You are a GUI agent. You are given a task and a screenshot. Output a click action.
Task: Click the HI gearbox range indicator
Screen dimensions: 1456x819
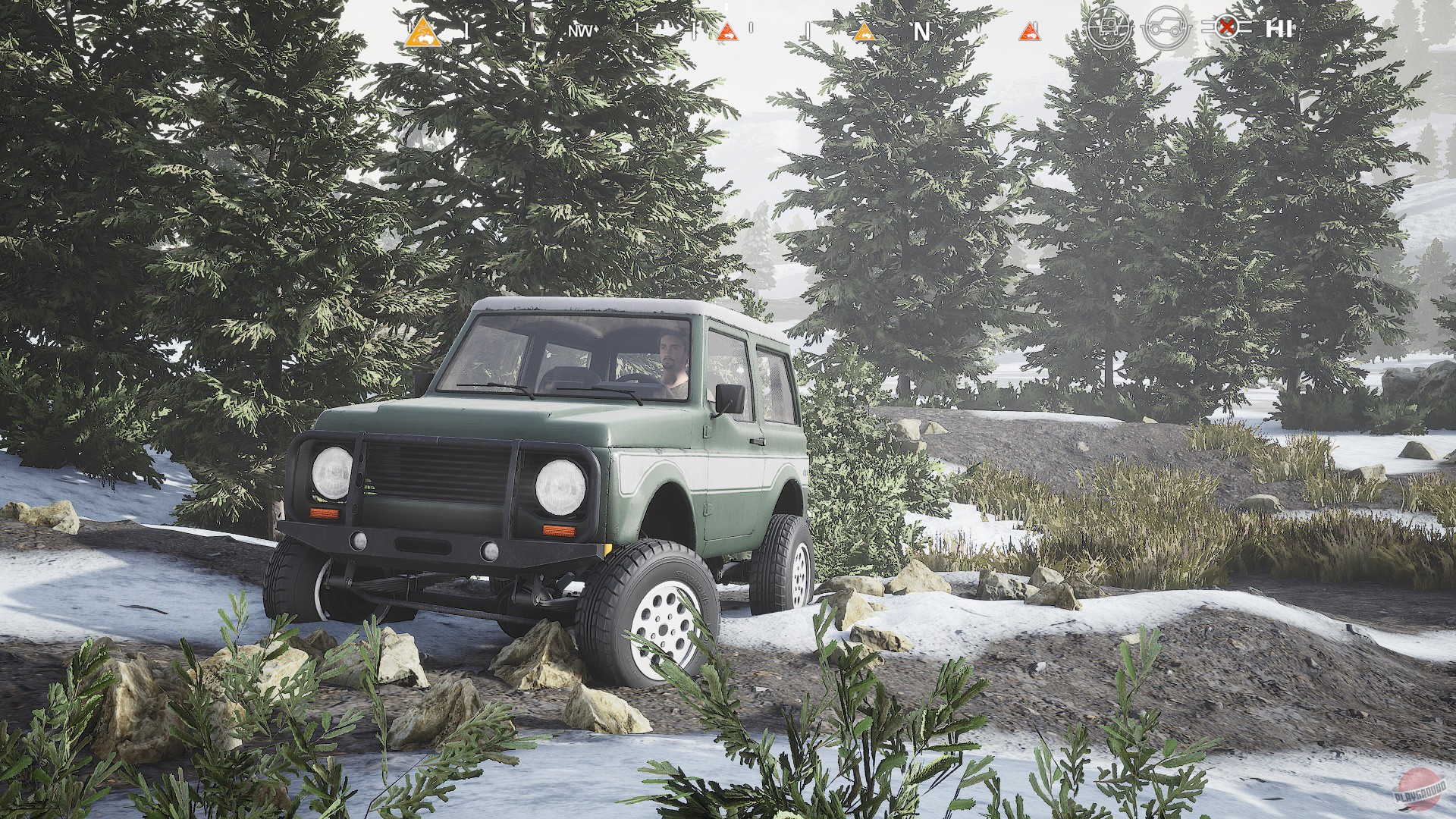(1279, 30)
